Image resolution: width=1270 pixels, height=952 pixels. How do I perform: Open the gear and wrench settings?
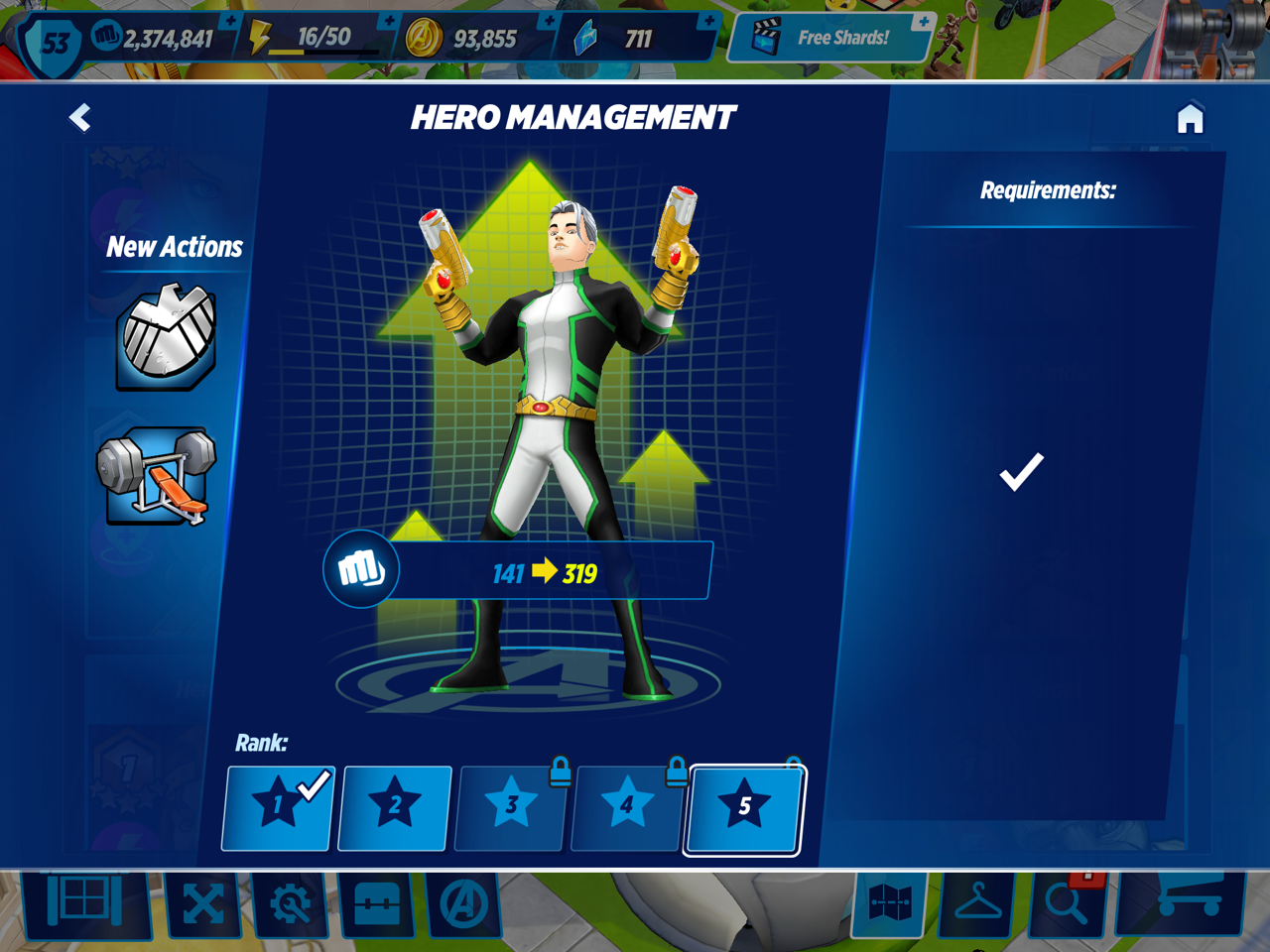pyautogui.click(x=290, y=904)
